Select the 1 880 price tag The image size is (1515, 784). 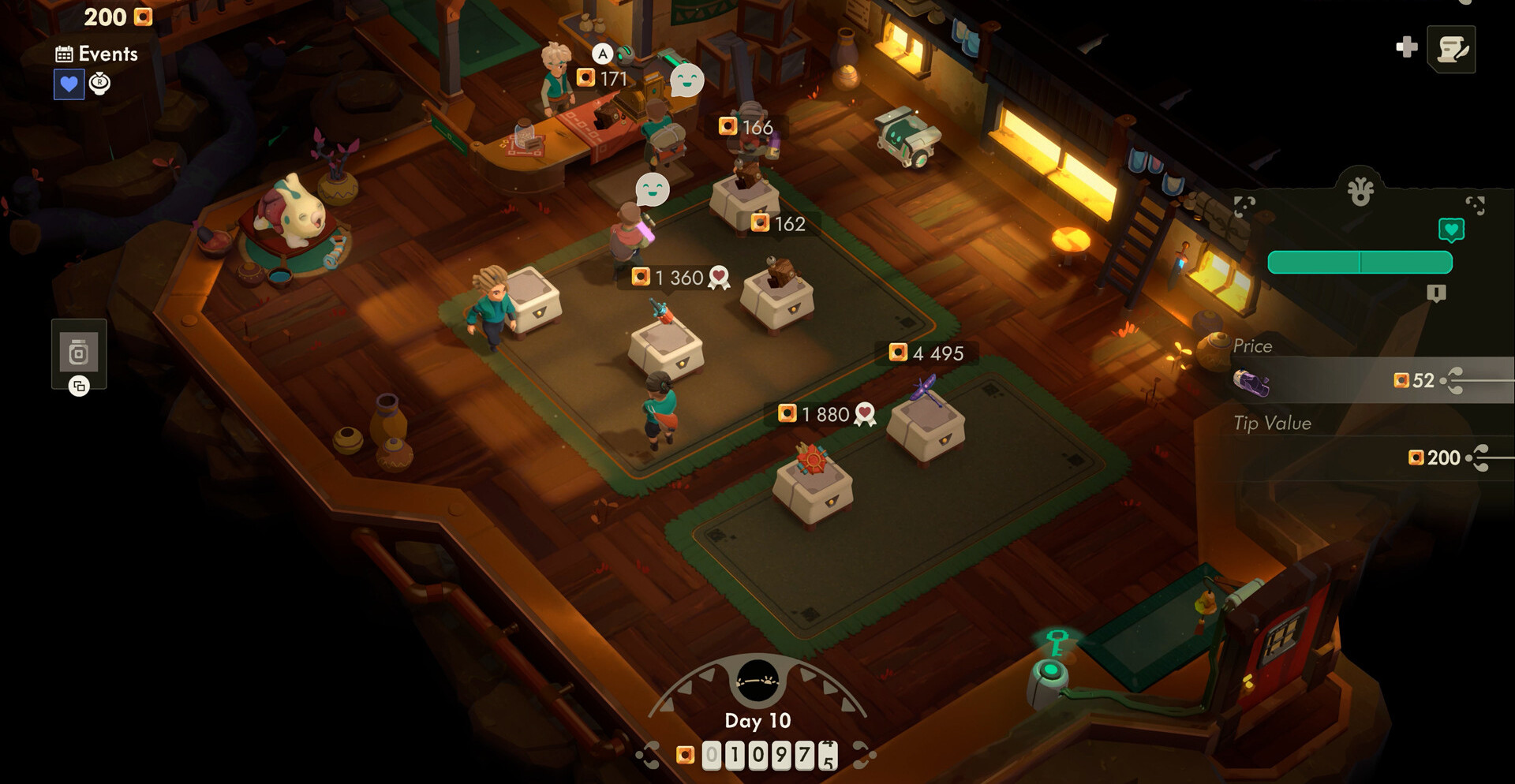click(x=825, y=414)
